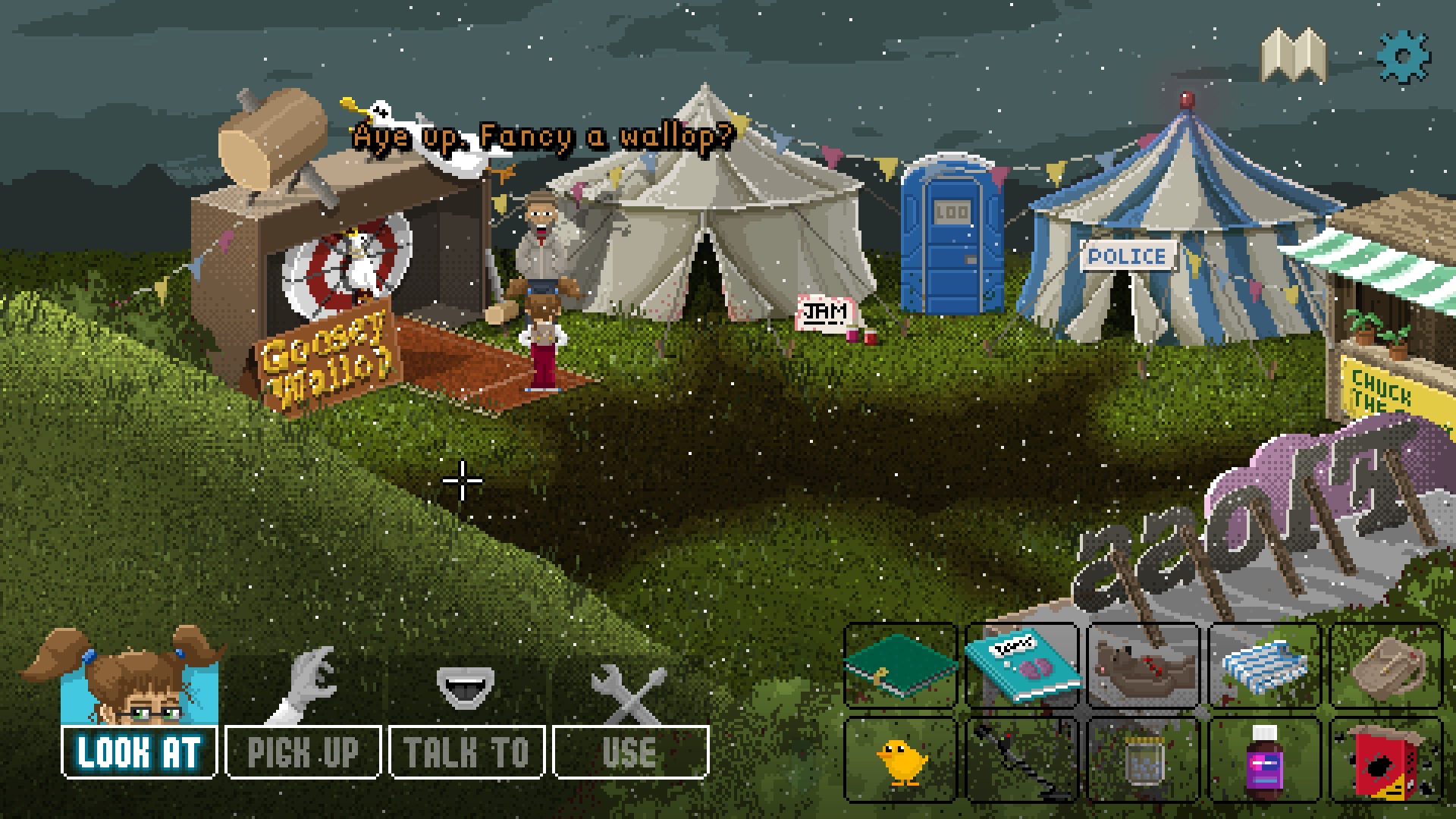The image size is (1456, 819).
Task: Select the beige satchel inventory slot
Action: coord(1385,667)
